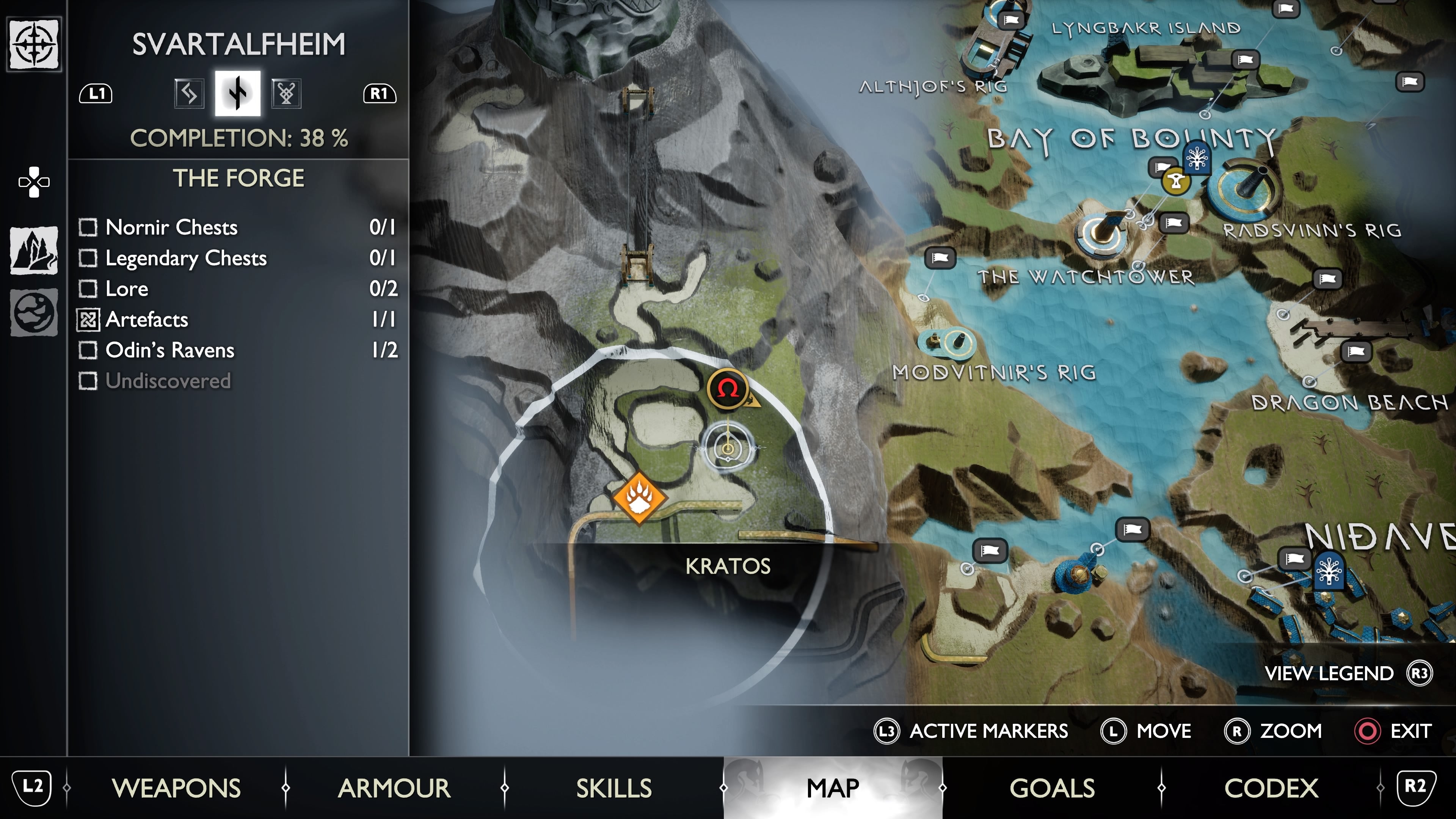The image size is (1456, 819).
Task: Select the leftmost realm rune
Action: coord(189,94)
